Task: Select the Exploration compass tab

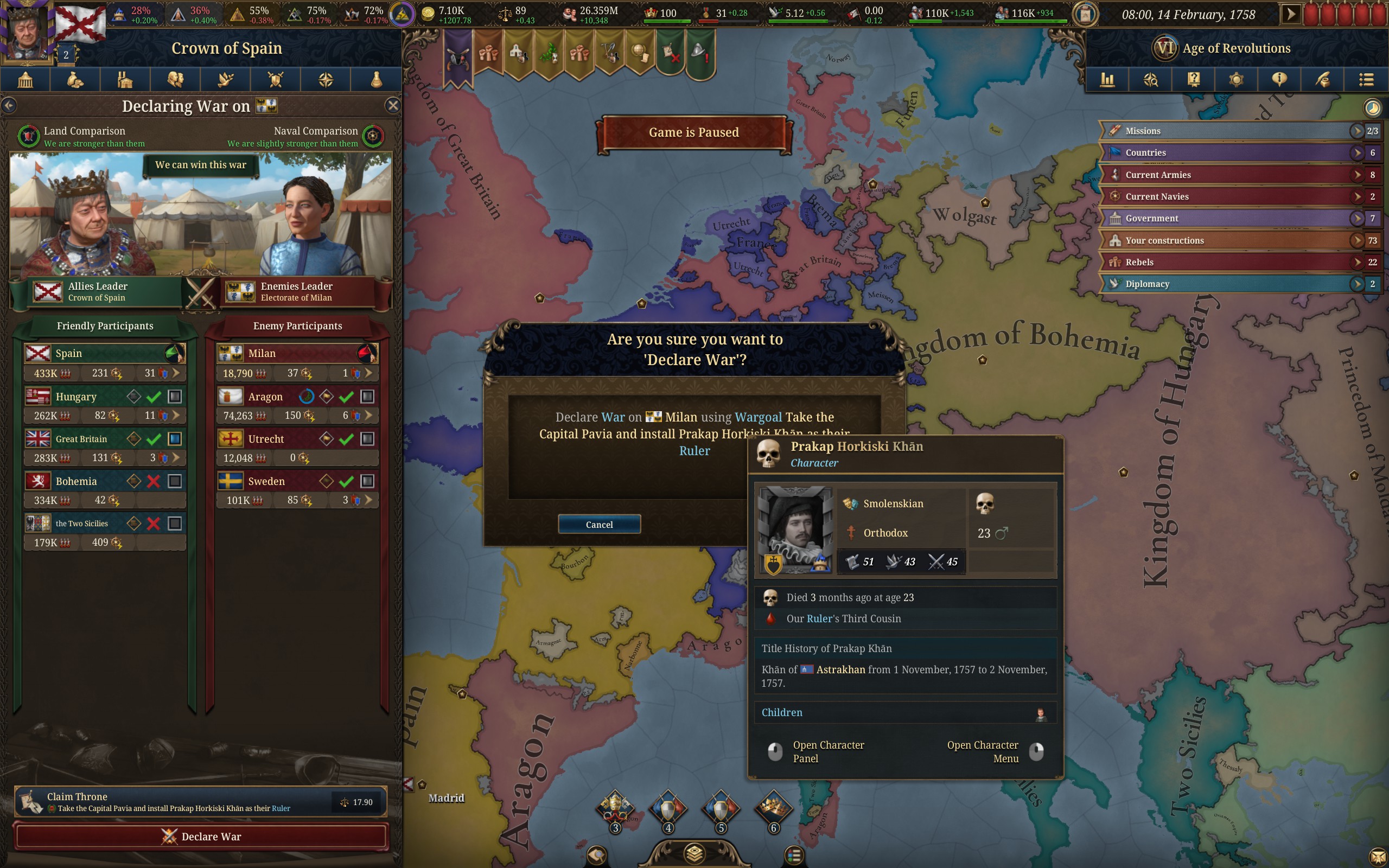Action: (324, 79)
